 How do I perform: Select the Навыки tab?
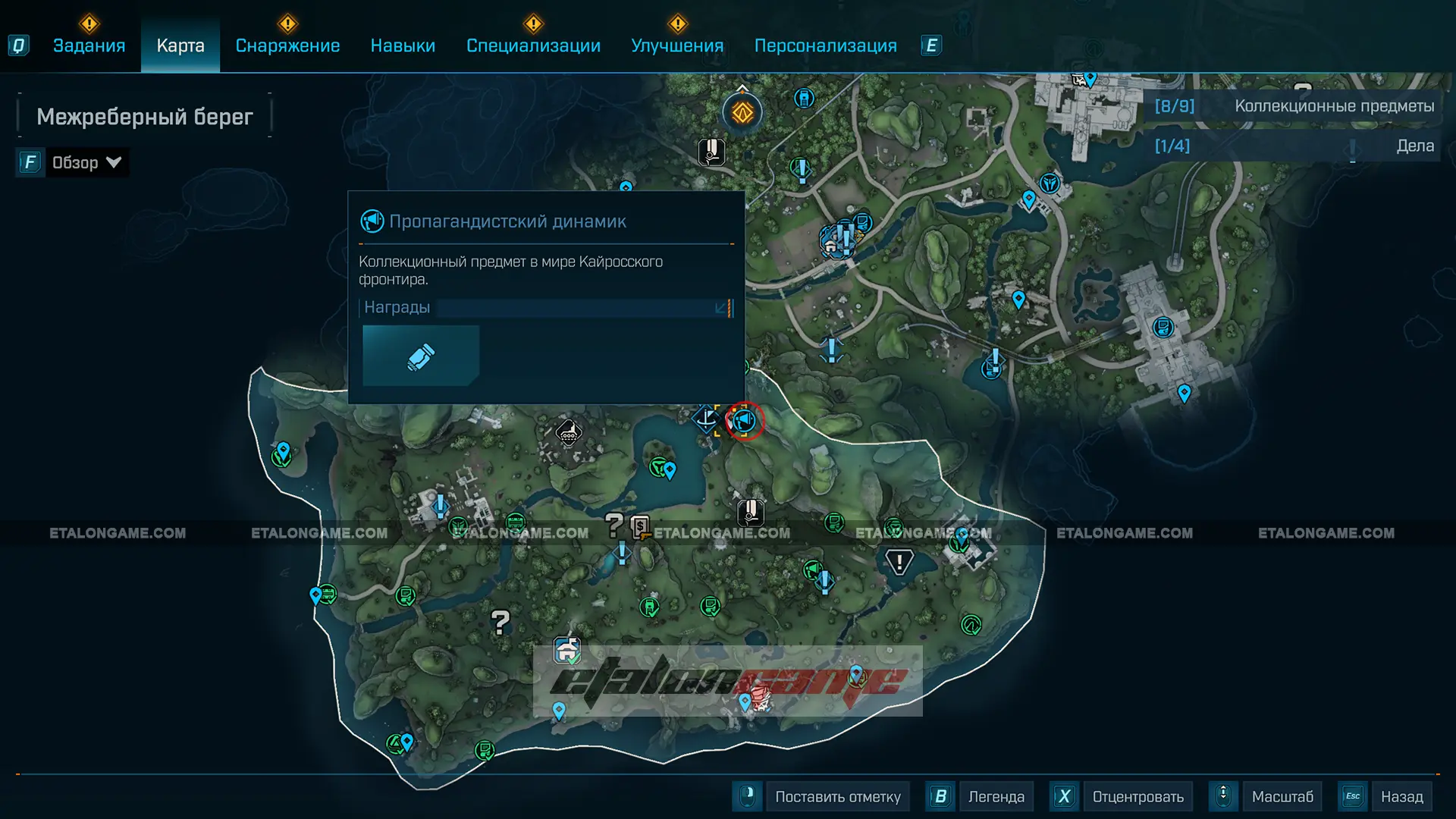[403, 45]
